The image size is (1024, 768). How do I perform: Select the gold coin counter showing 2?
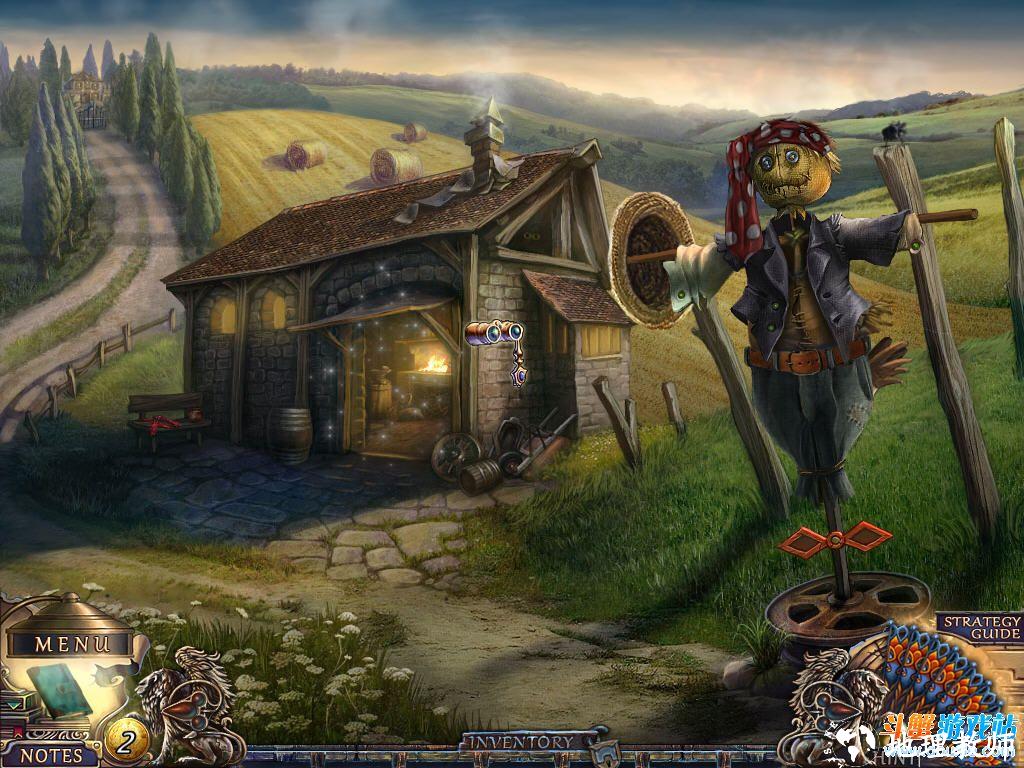127,741
